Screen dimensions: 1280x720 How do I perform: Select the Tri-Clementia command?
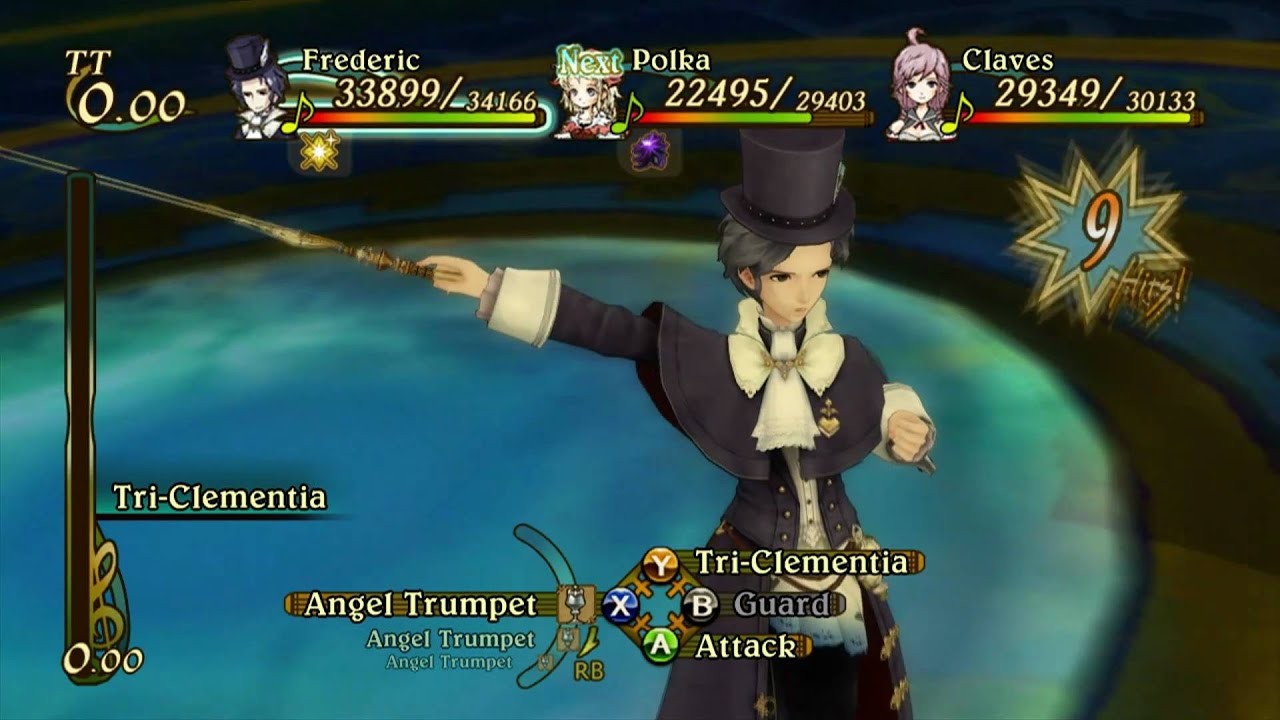(x=800, y=563)
